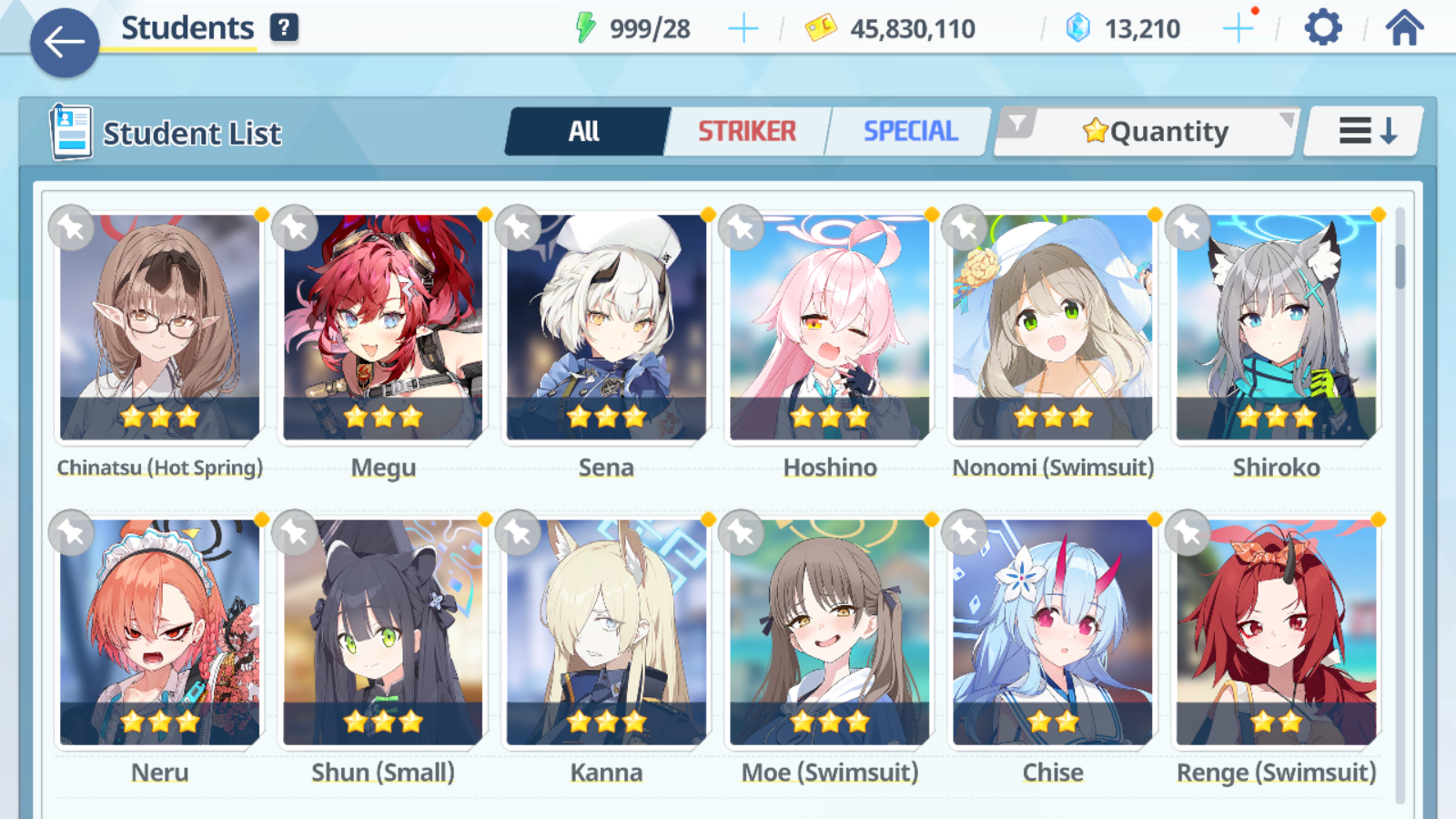The width and height of the screenshot is (1456, 819).
Task: Tap the AP lightning bolt icon
Action: point(586,26)
